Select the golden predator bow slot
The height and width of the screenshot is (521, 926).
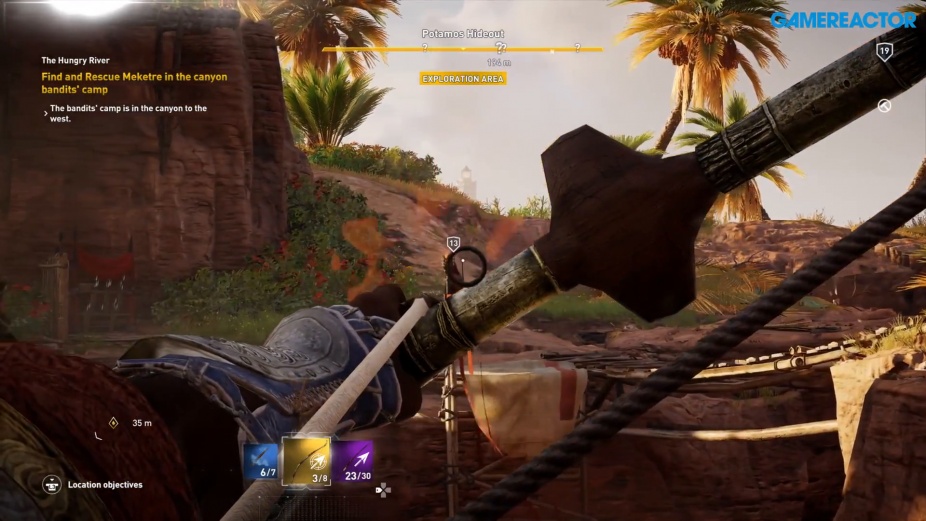click(308, 461)
